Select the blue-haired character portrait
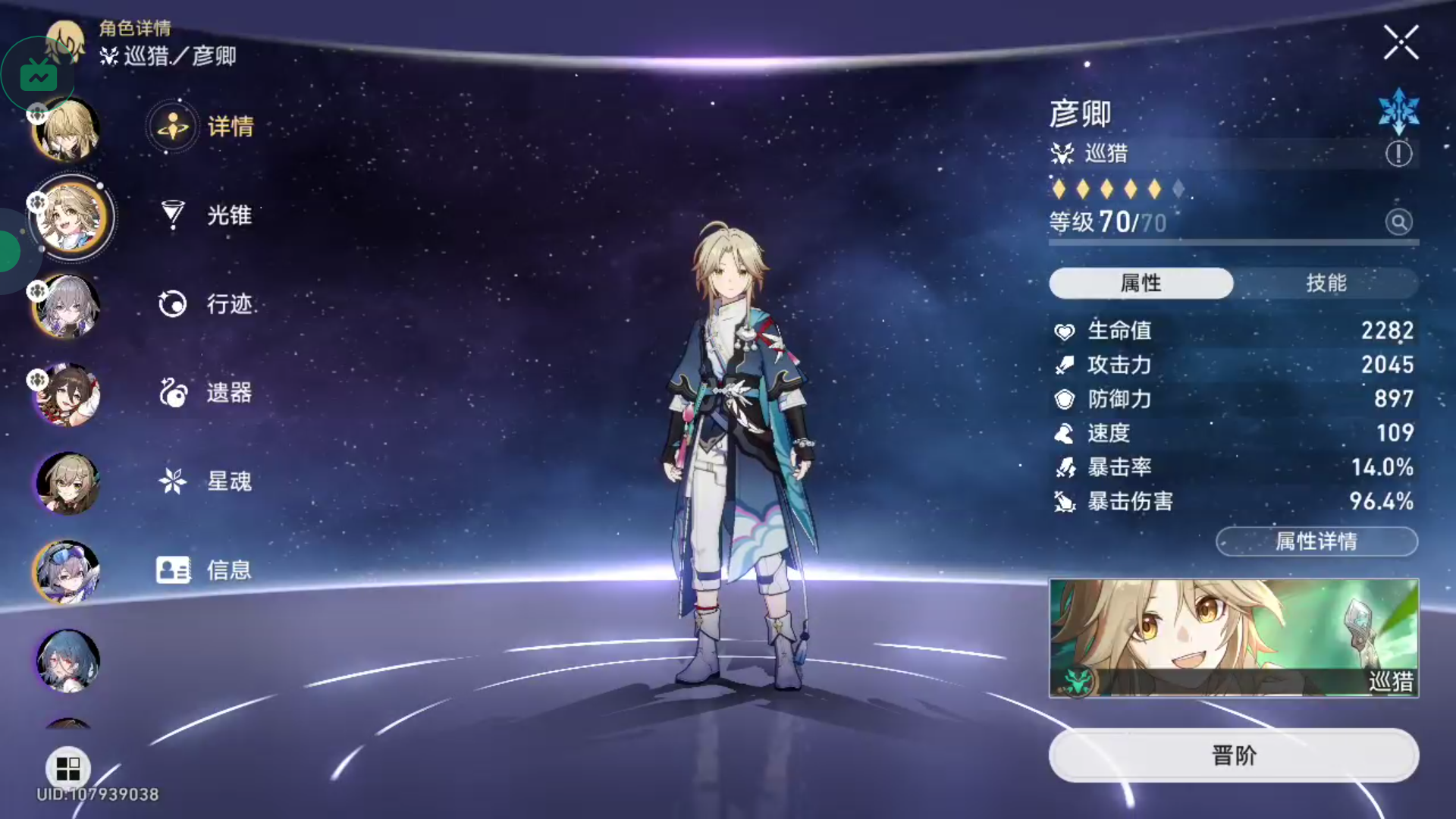The width and height of the screenshot is (1456, 819). click(67, 661)
